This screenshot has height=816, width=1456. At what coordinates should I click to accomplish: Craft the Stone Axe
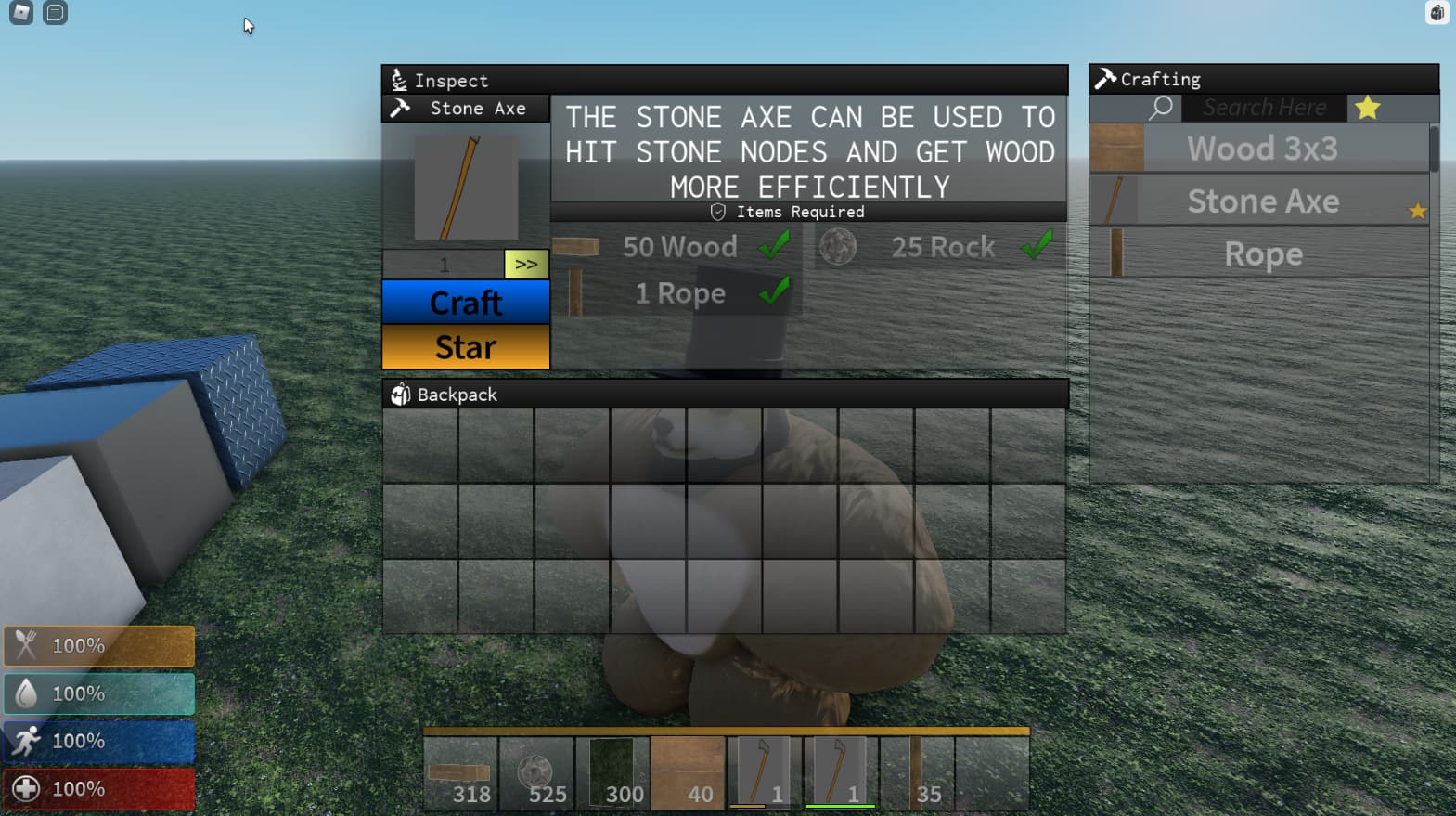click(x=466, y=303)
